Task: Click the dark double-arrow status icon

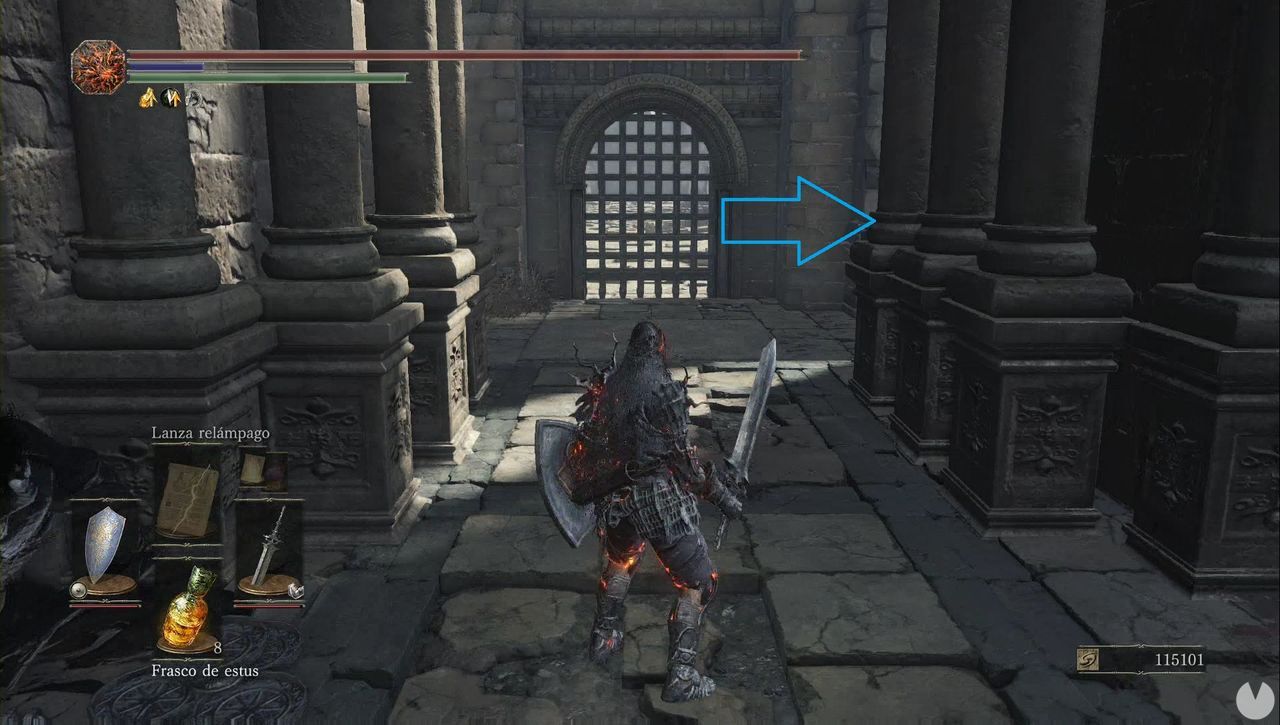Action: (171, 97)
